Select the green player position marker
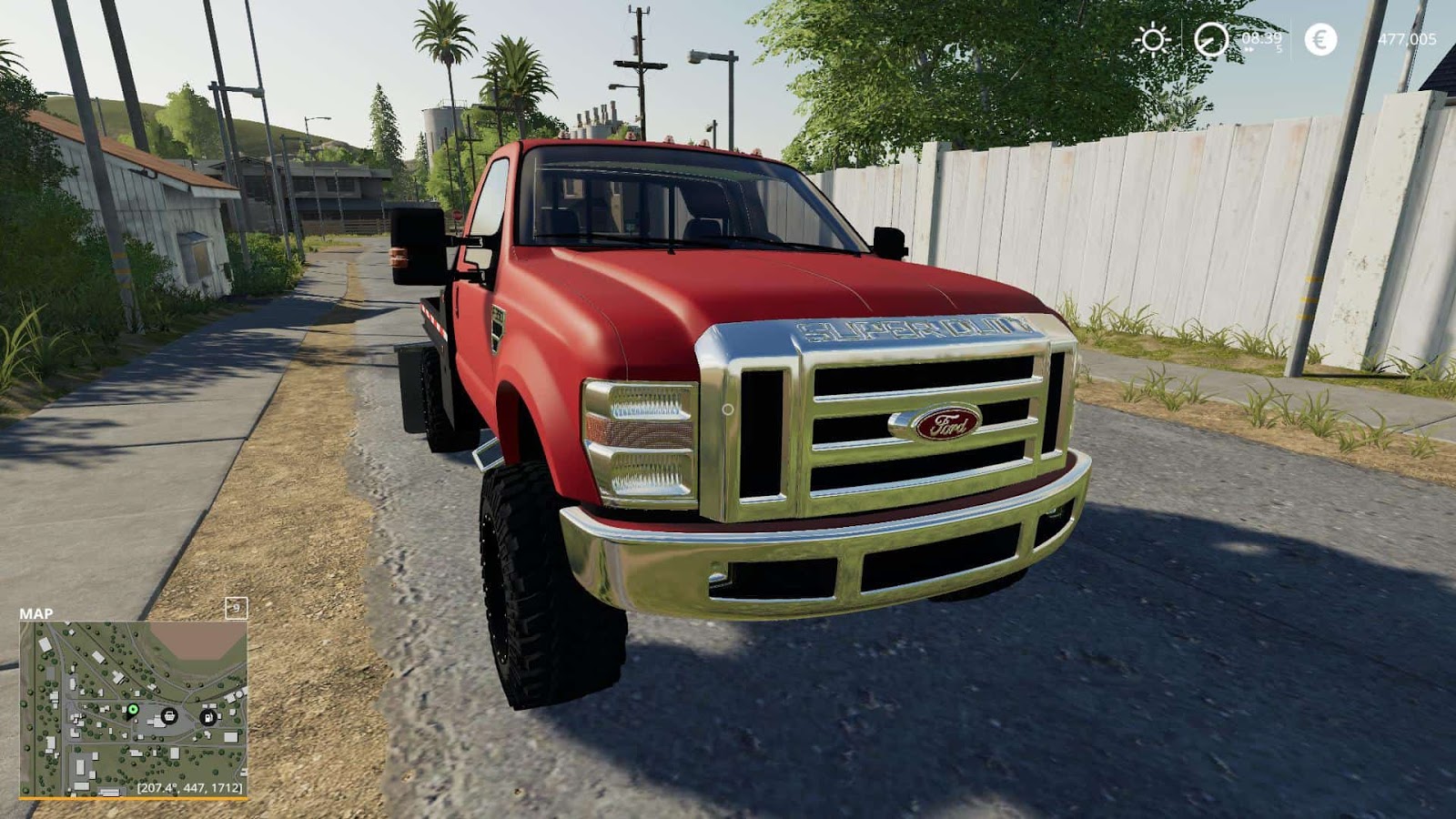Screen dimensions: 1456x819 (133, 709)
